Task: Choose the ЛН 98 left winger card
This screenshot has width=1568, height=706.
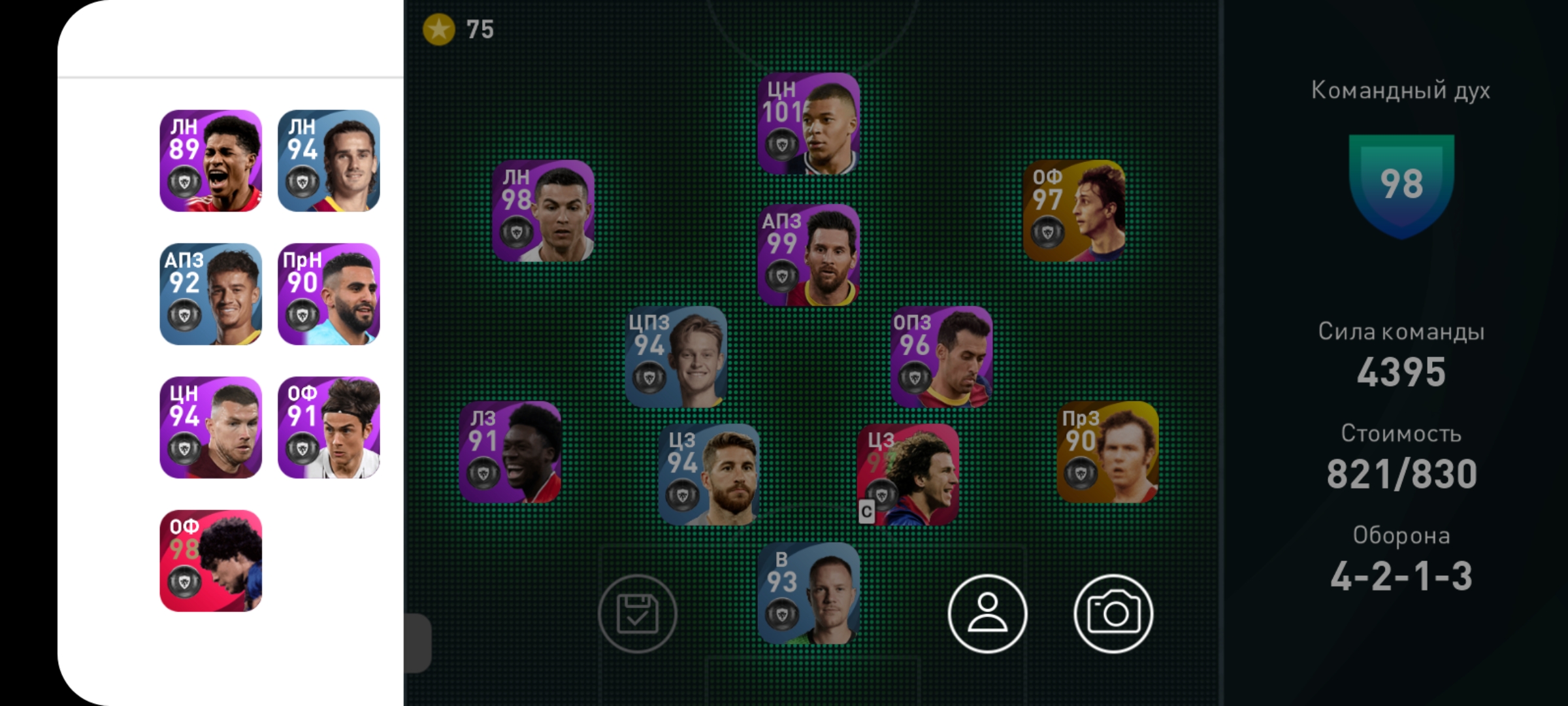Action: click(x=543, y=211)
